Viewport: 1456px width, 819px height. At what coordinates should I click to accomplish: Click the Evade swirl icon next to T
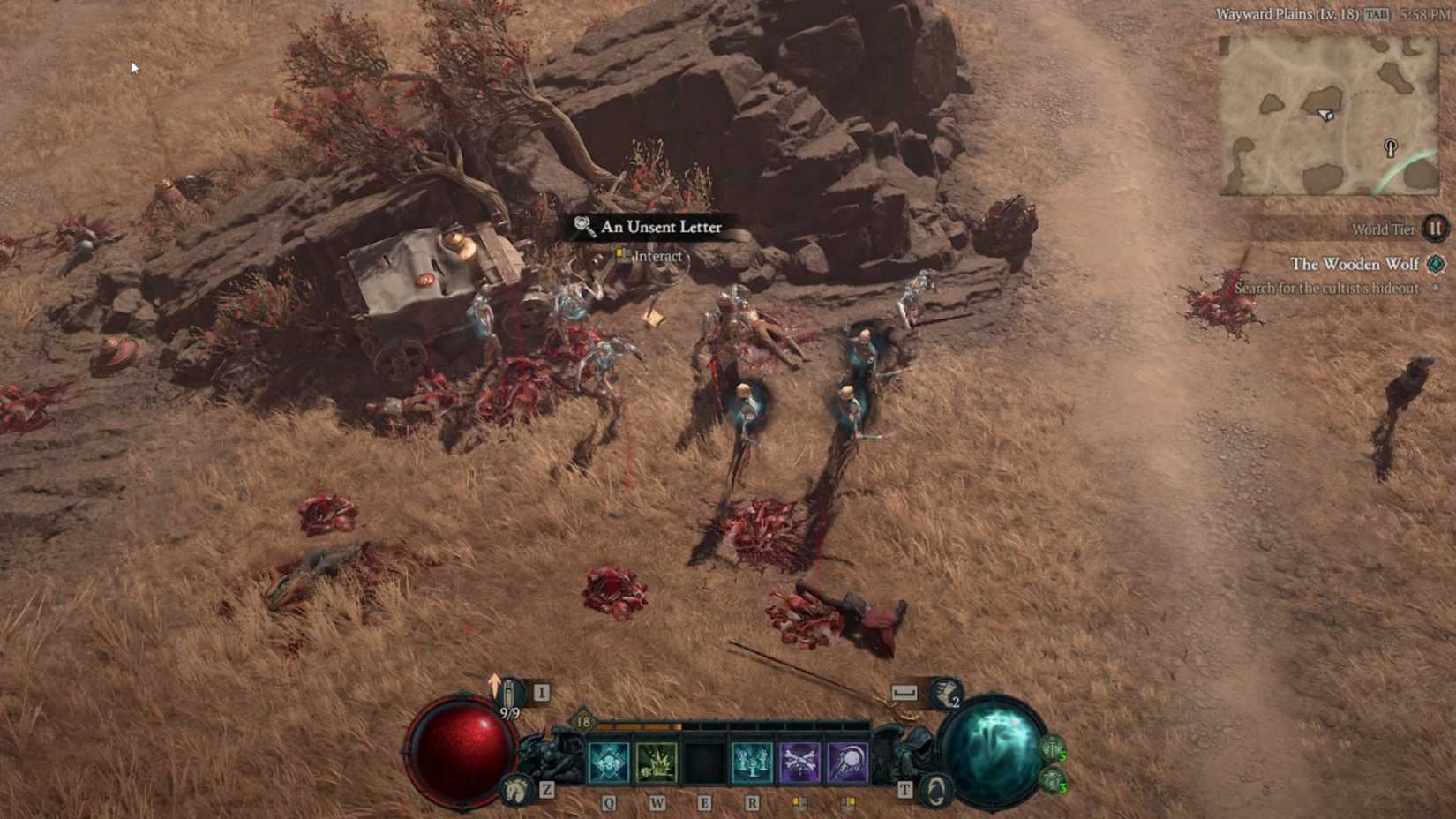click(935, 789)
